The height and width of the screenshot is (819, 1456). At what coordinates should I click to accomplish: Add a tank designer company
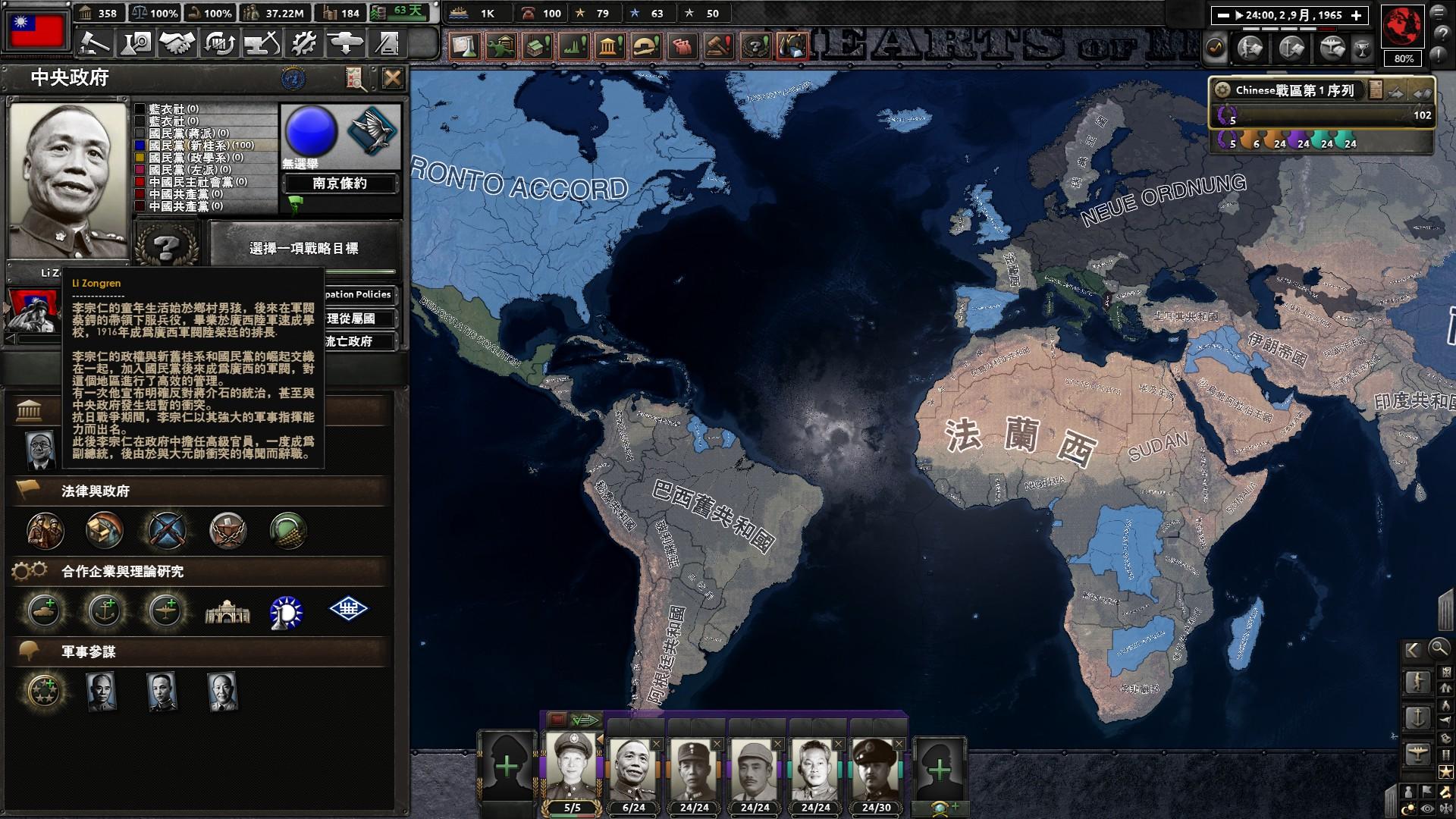44,610
